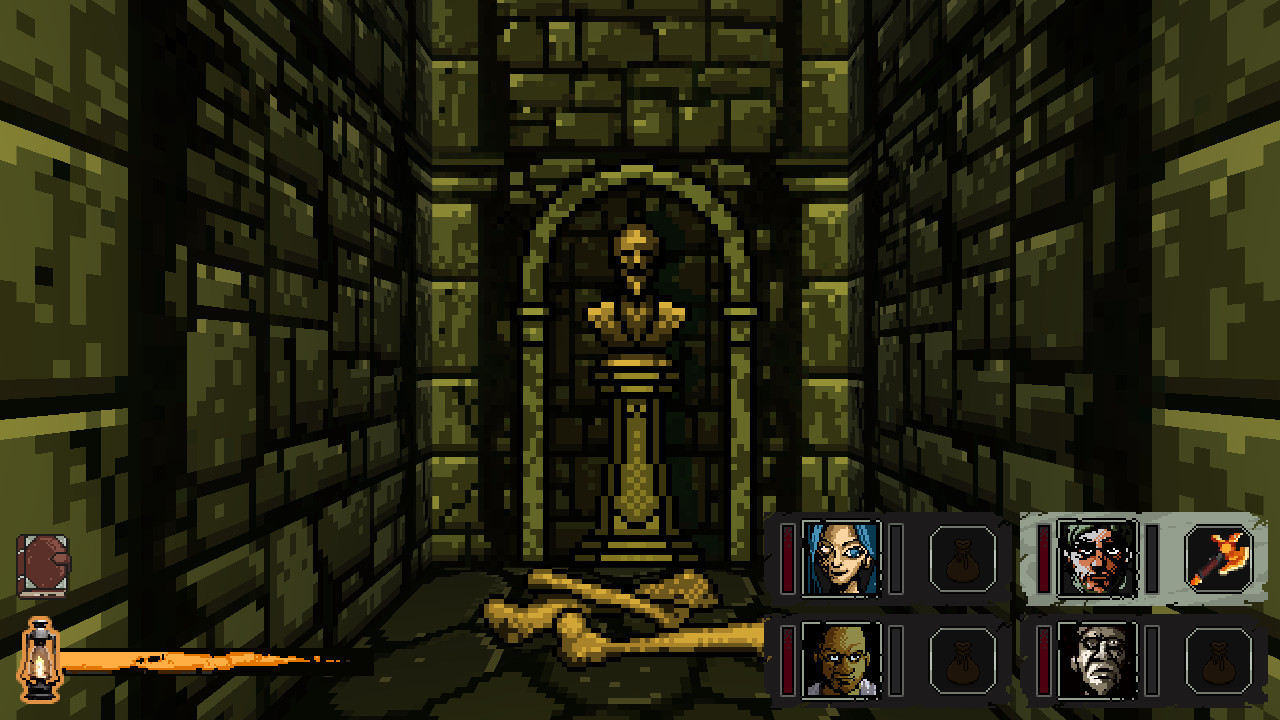Open the blue-haired woman's belt pouch
The image size is (1280, 720).
pos(963,560)
